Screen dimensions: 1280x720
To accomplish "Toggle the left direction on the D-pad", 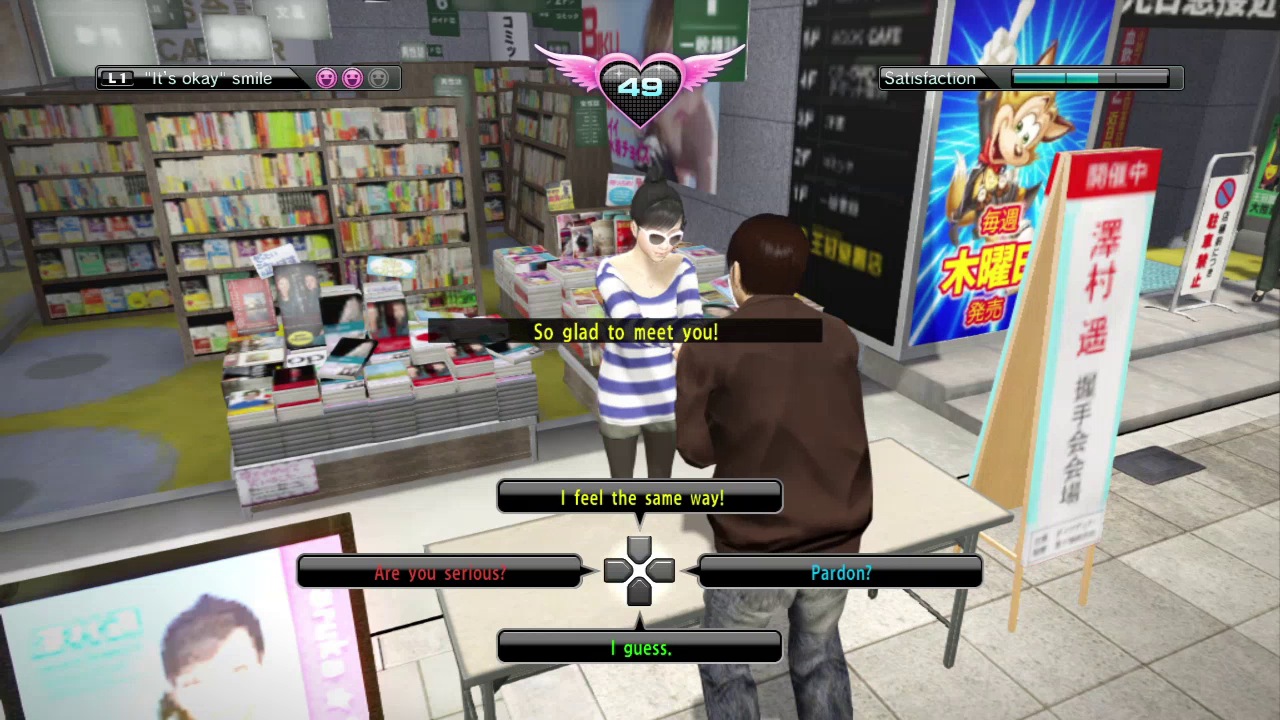I will click(617, 570).
